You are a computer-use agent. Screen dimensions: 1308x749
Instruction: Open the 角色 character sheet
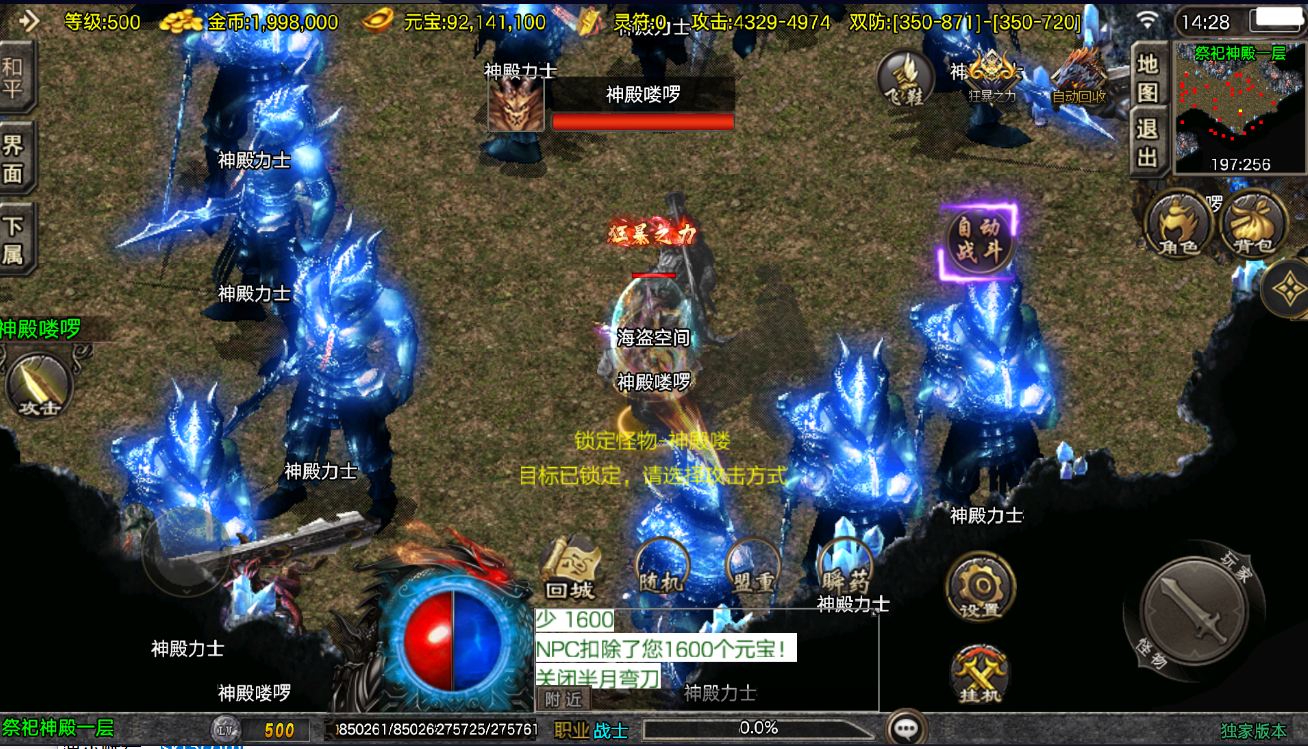pyautogui.click(x=1179, y=224)
